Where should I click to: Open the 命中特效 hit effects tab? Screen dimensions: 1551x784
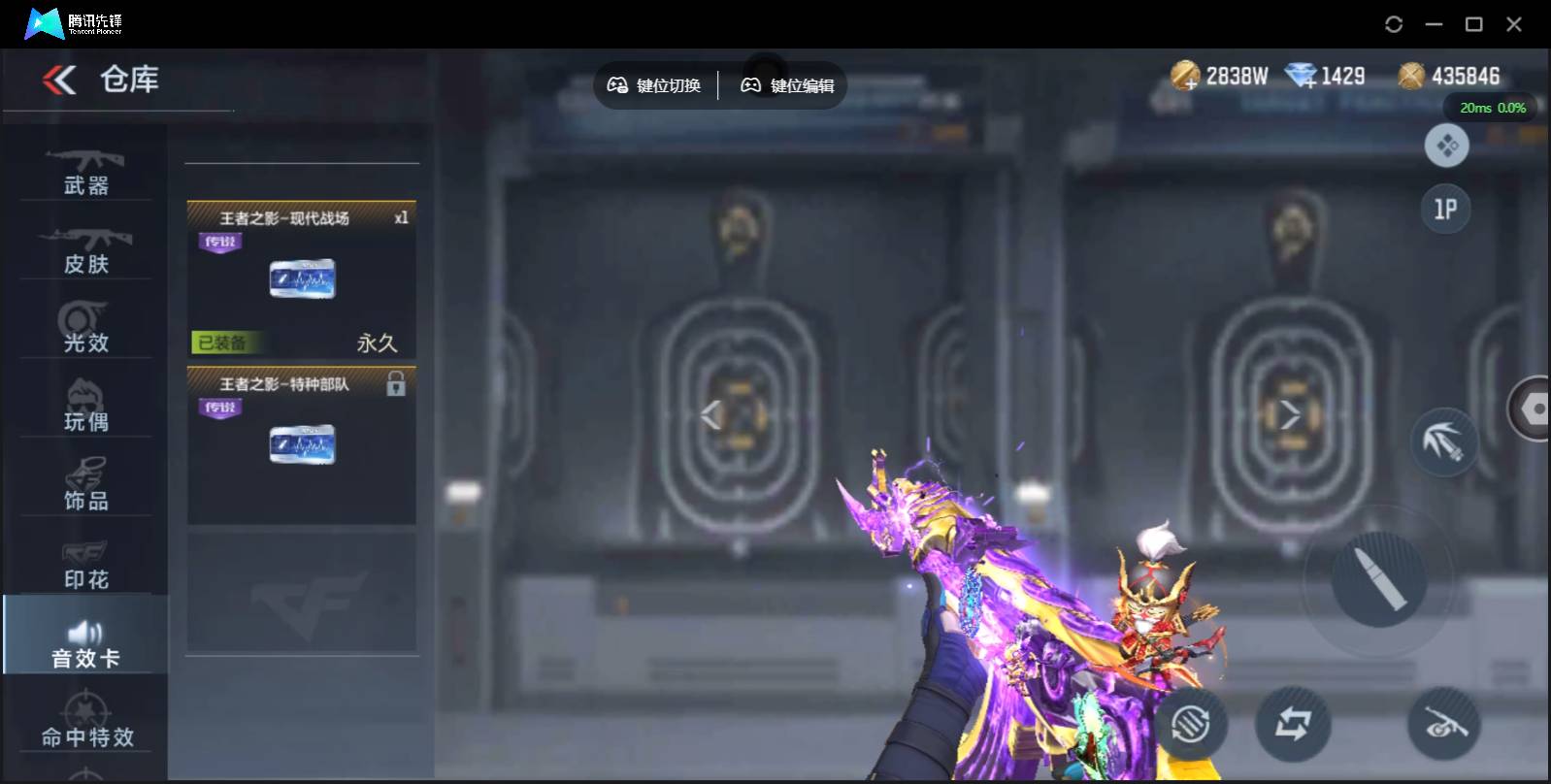tap(86, 723)
